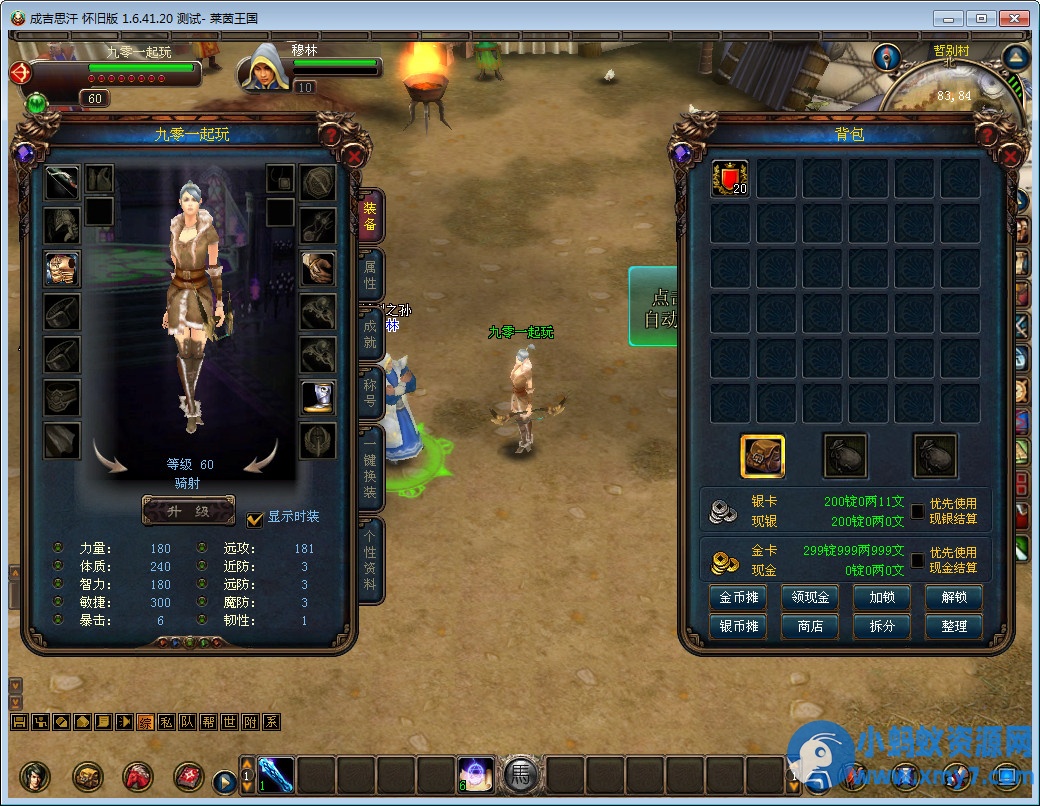The width and height of the screenshot is (1040, 806).
Task: Tick the 优先使用现银结算 checkbox
Action: (917, 511)
